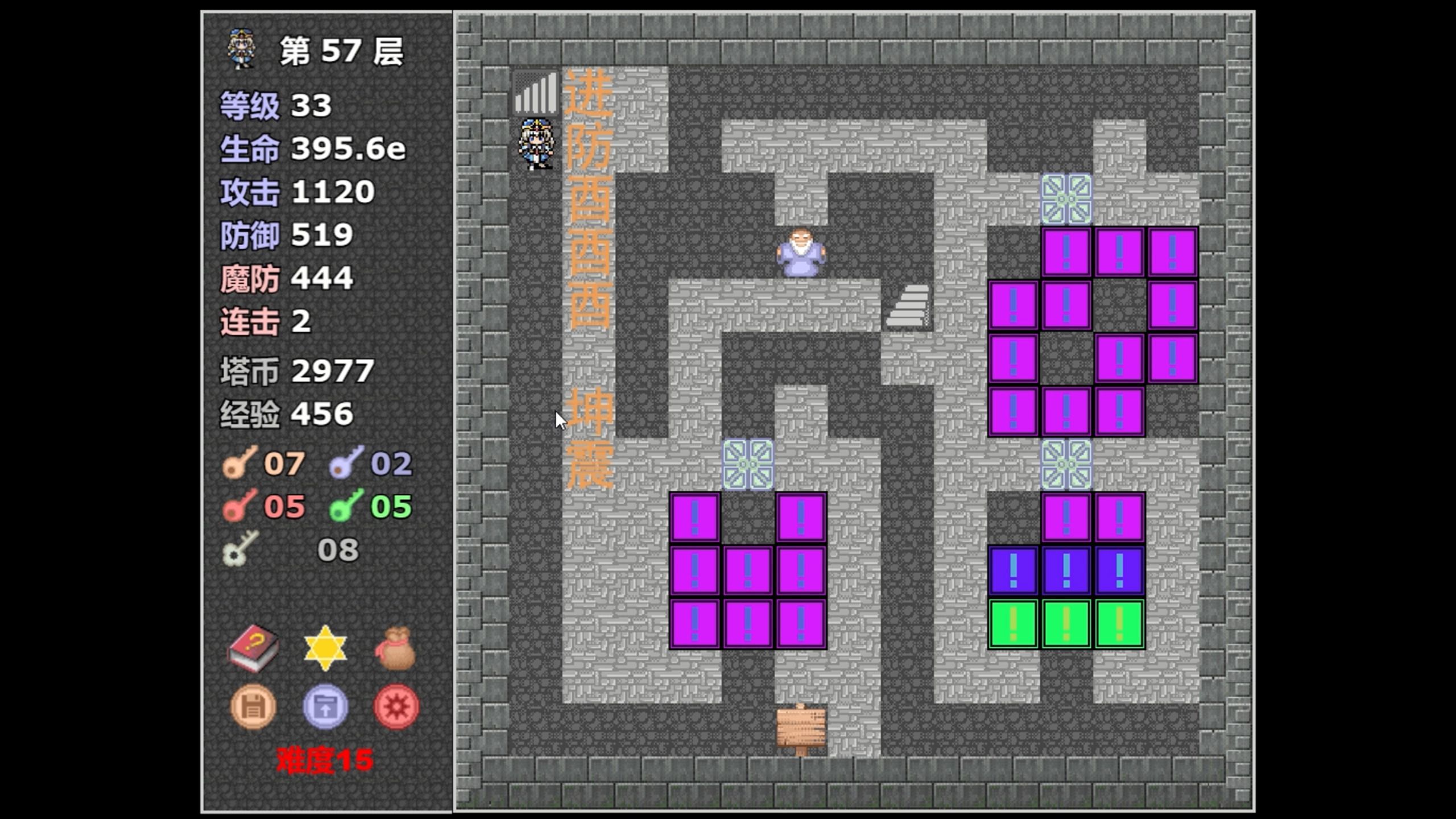This screenshot has width=1456, height=819.
Task: Open the brown item bag
Action: pyautogui.click(x=396, y=649)
